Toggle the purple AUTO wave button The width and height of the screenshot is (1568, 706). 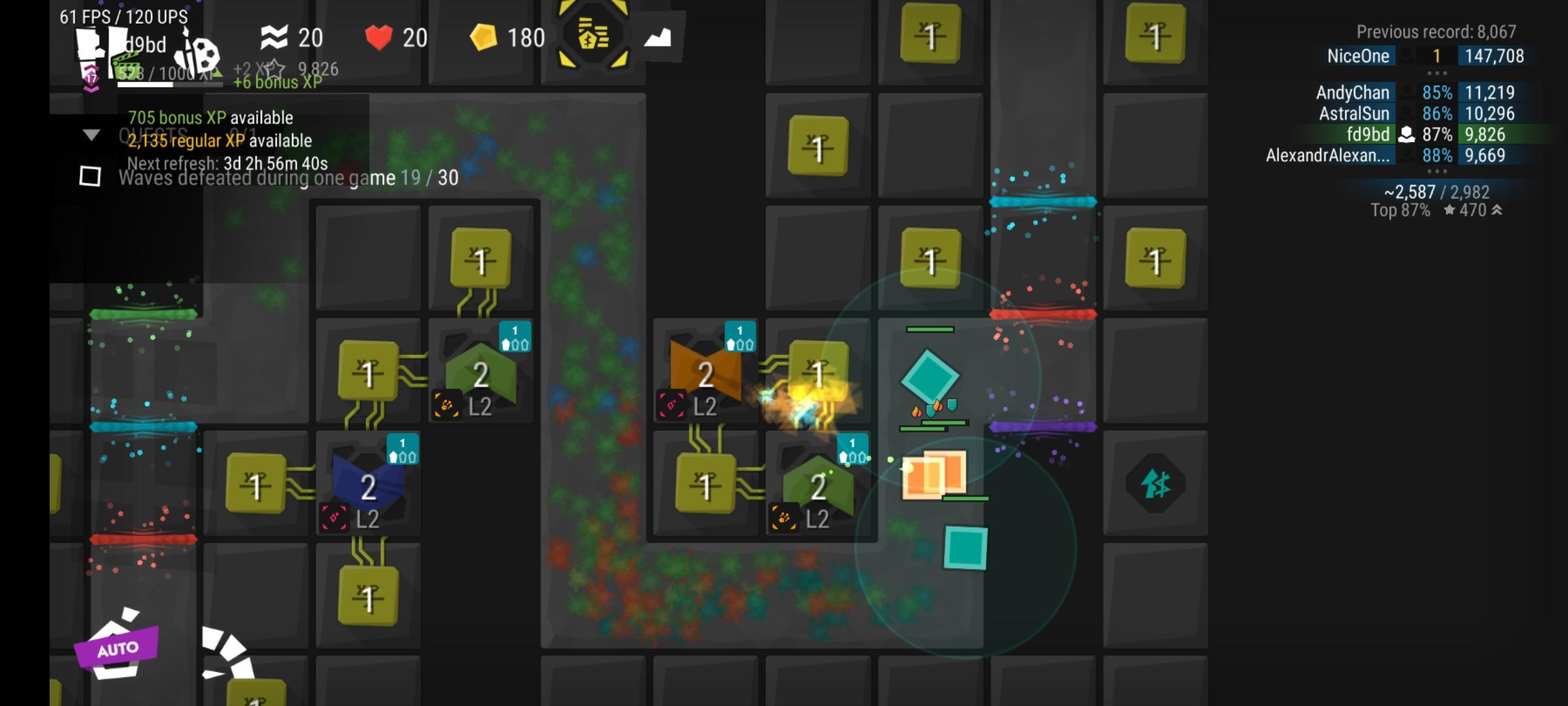pyautogui.click(x=118, y=647)
